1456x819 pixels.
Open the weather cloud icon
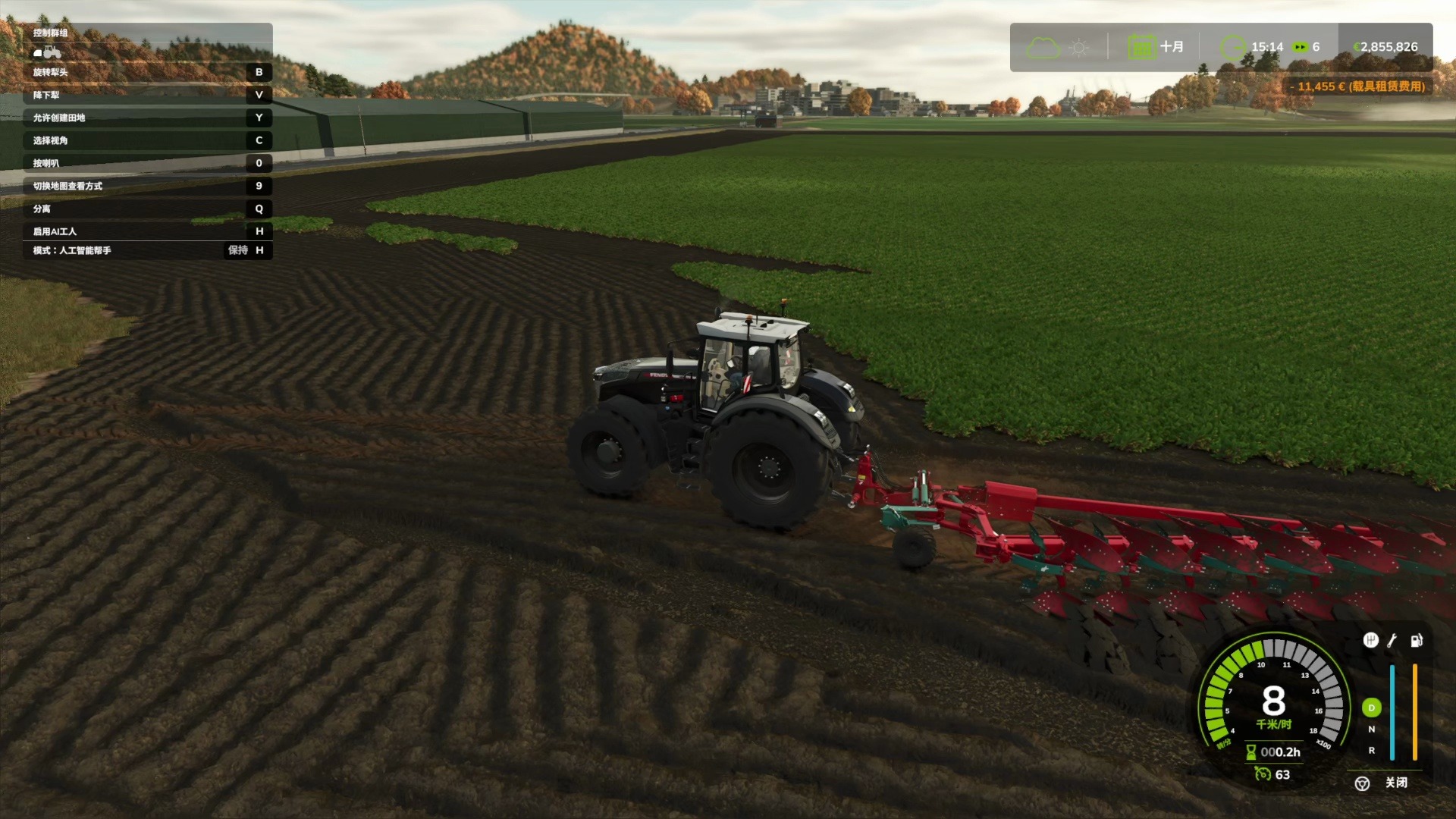coord(1043,48)
